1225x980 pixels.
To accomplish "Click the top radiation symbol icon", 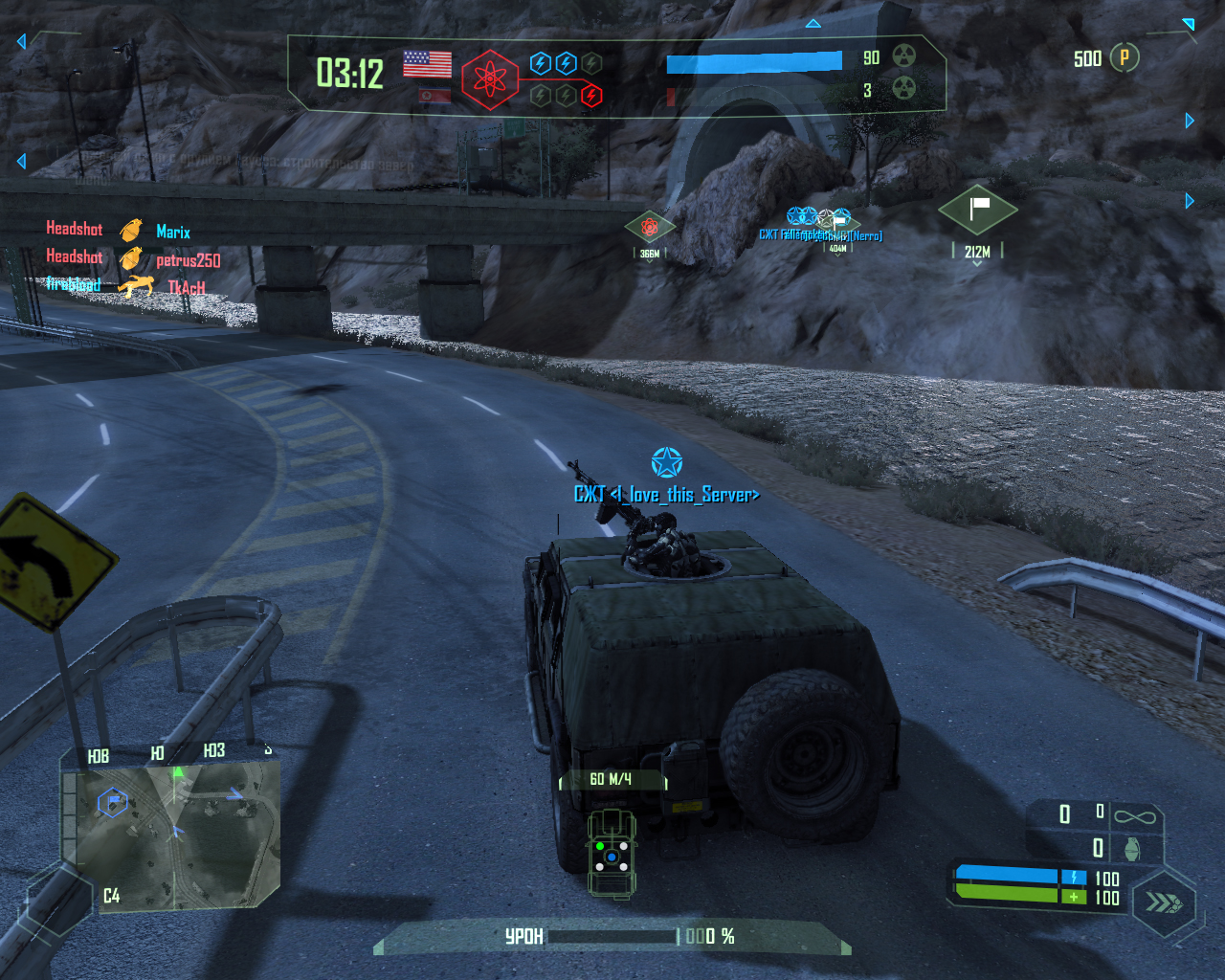I will pos(903,56).
